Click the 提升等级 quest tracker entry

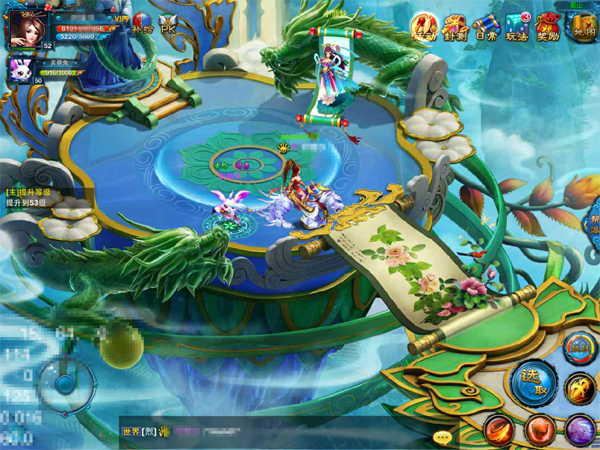point(40,196)
